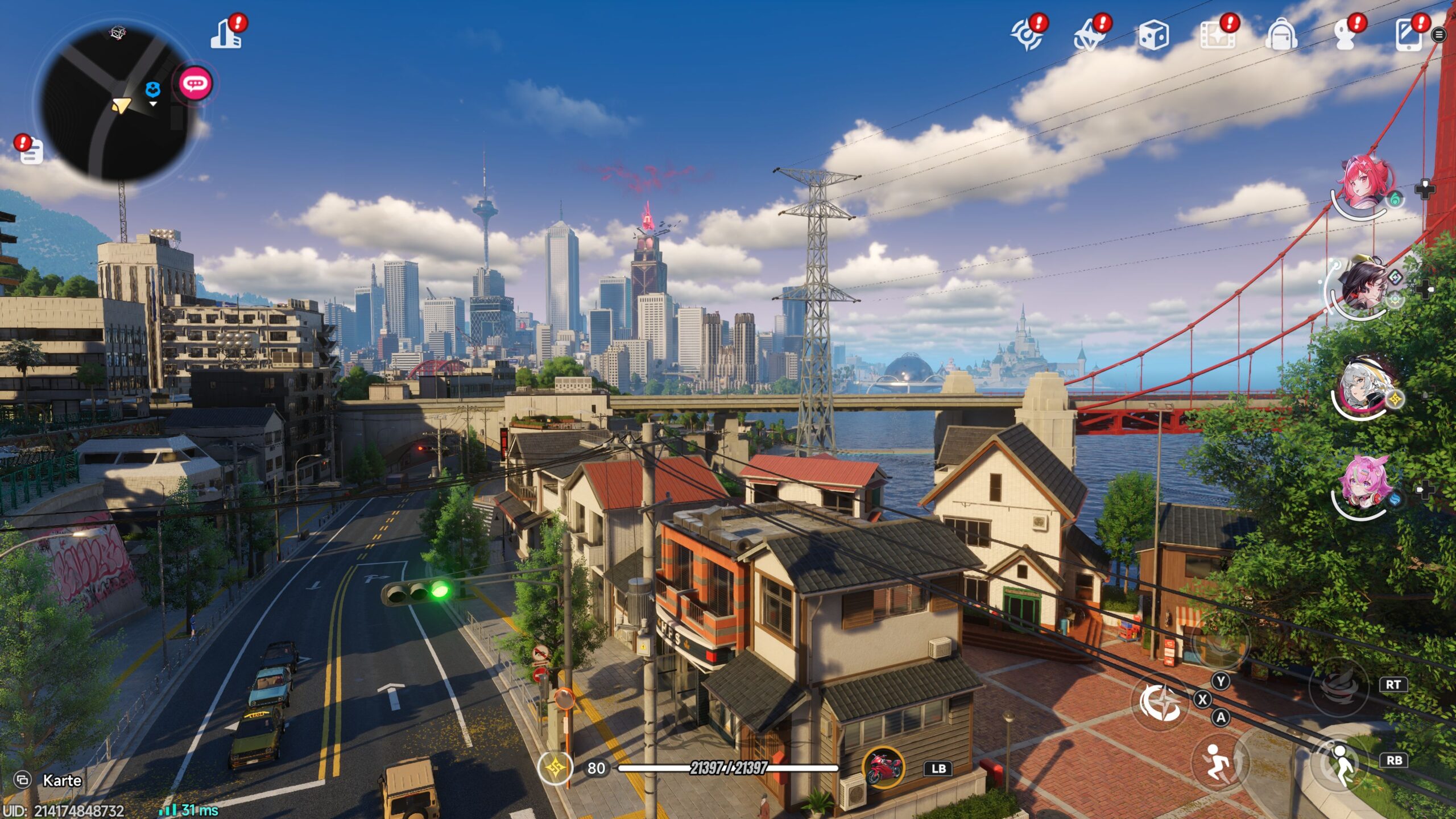Open the character figure menu icon

(1345, 35)
